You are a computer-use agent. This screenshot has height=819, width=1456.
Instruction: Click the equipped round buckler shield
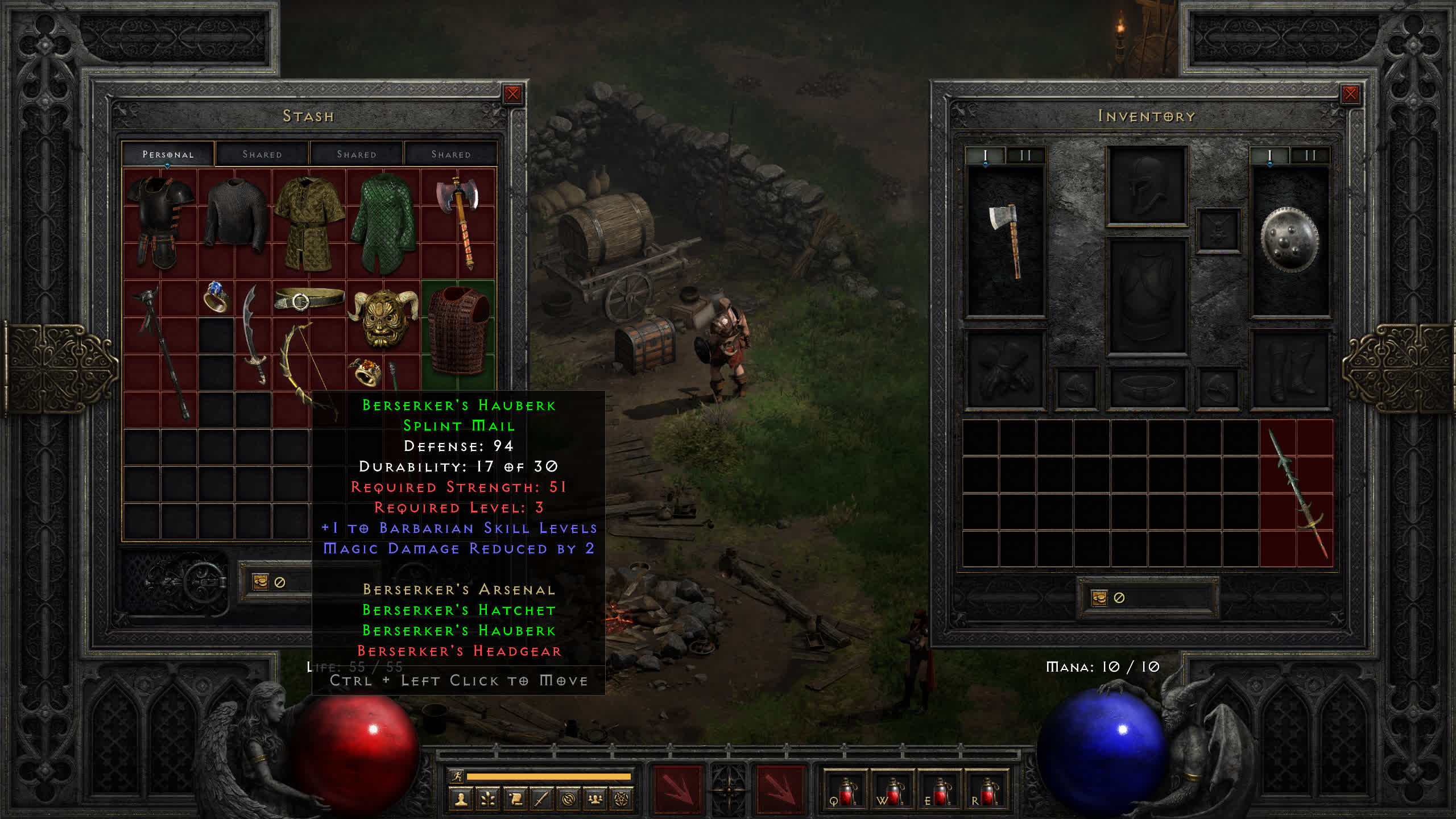coord(1290,240)
